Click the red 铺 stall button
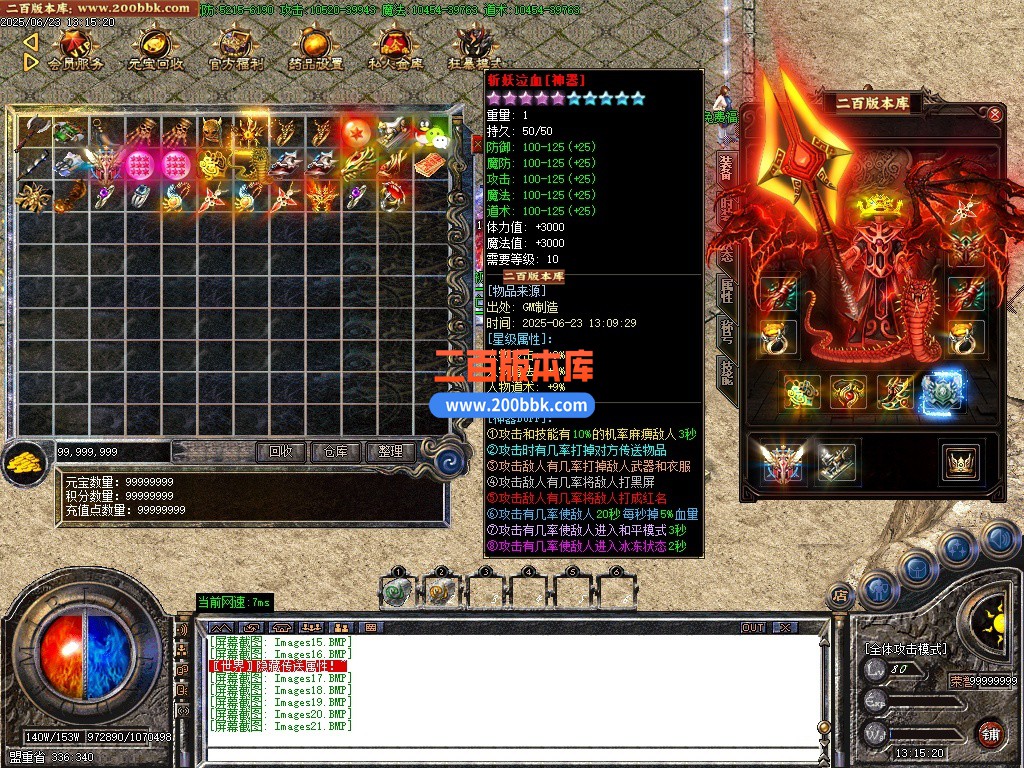 (x=990, y=733)
